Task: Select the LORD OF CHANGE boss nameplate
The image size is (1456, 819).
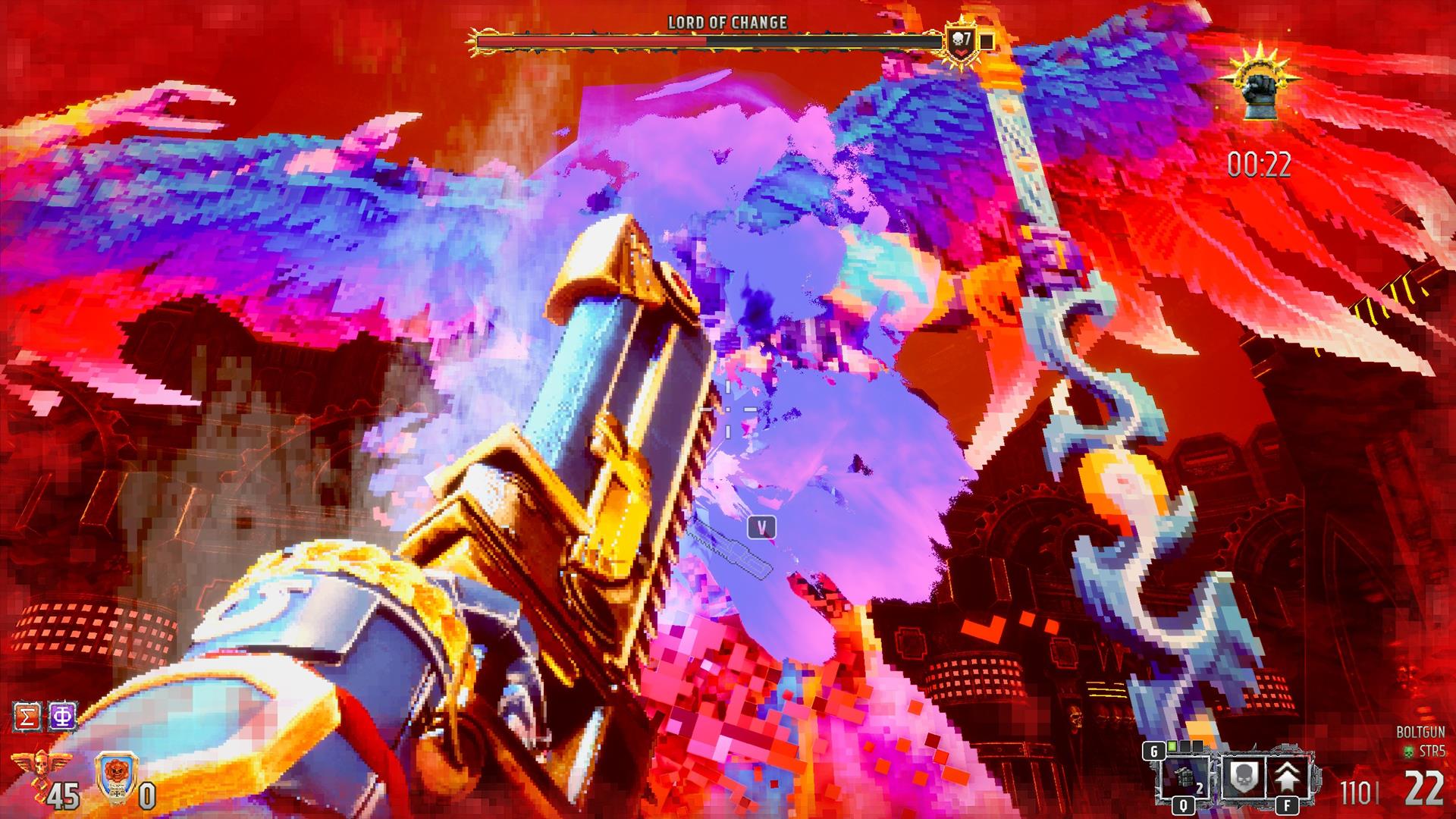Action: 726,23
